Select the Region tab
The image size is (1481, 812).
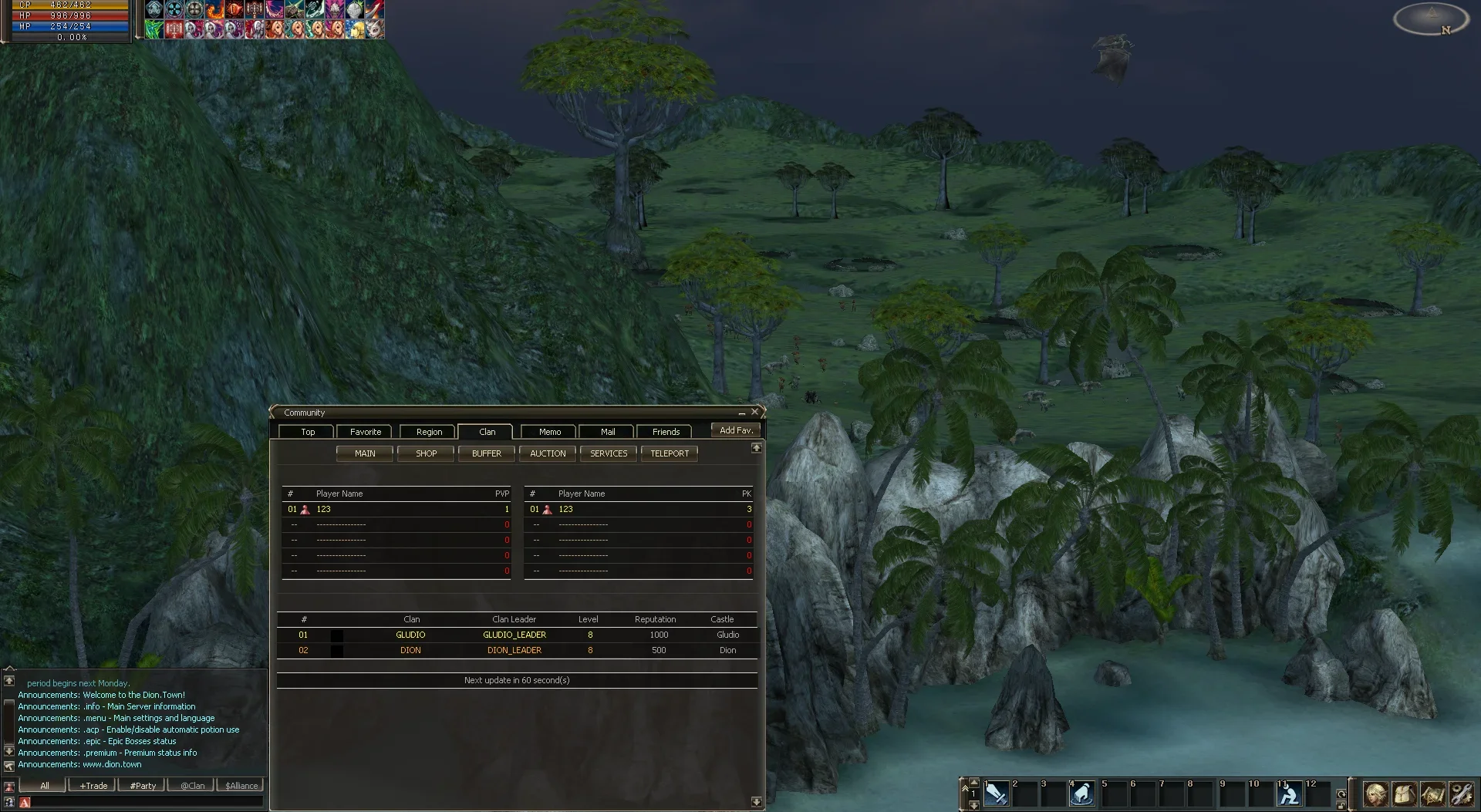429,432
